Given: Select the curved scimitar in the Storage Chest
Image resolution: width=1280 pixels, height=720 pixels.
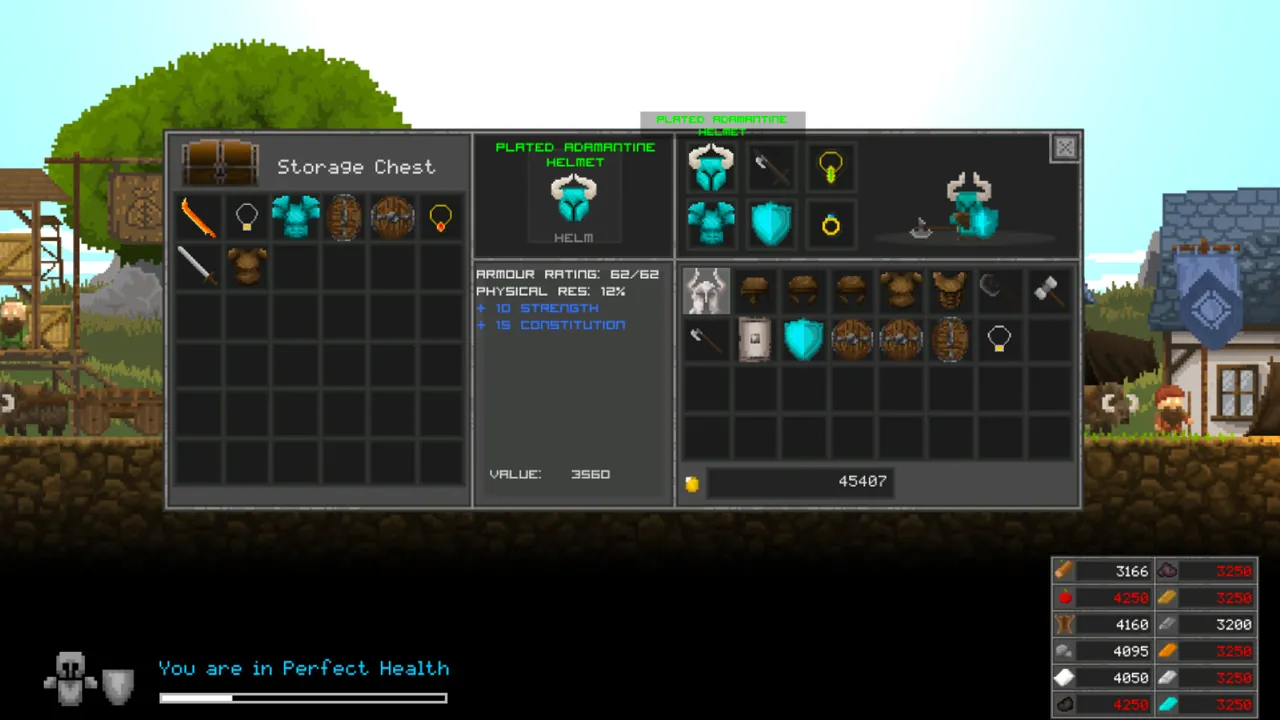Looking at the screenshot, I should [197, 217].
